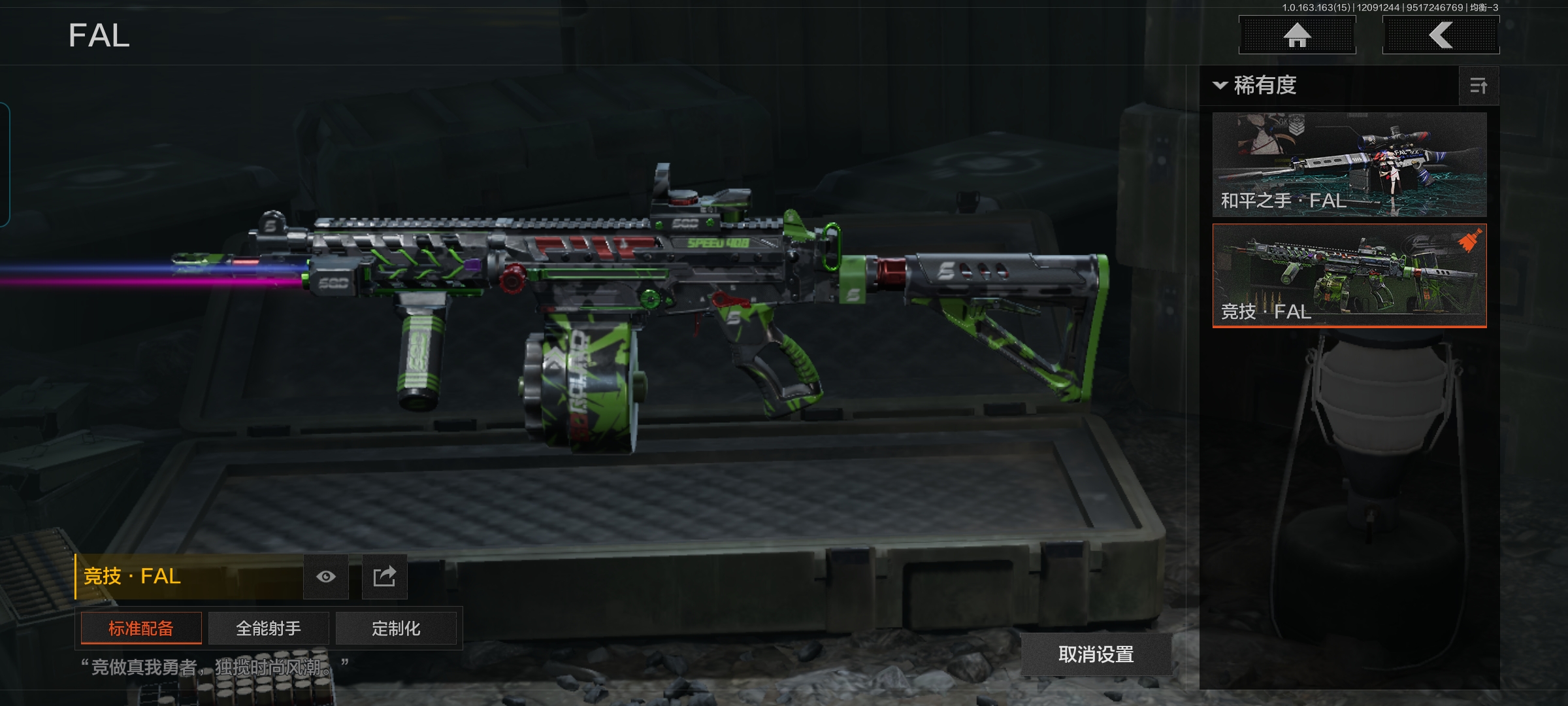Select the 和平之手 · FAL skin thumbnail

click(1349, 165)
